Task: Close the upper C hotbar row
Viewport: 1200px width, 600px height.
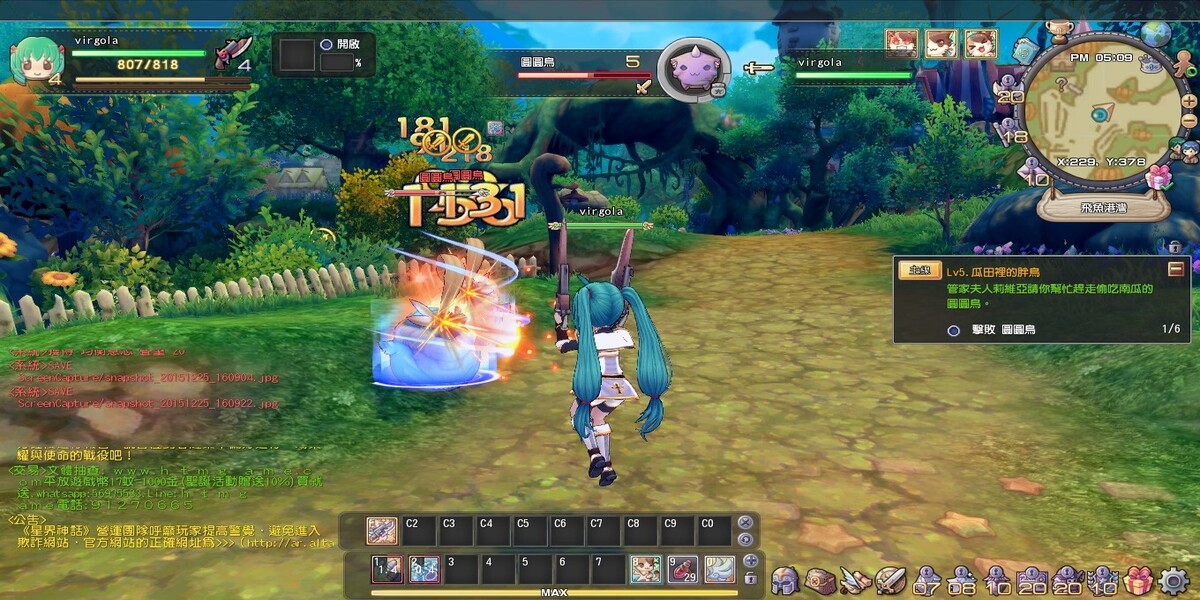Action: pos(744,522)
